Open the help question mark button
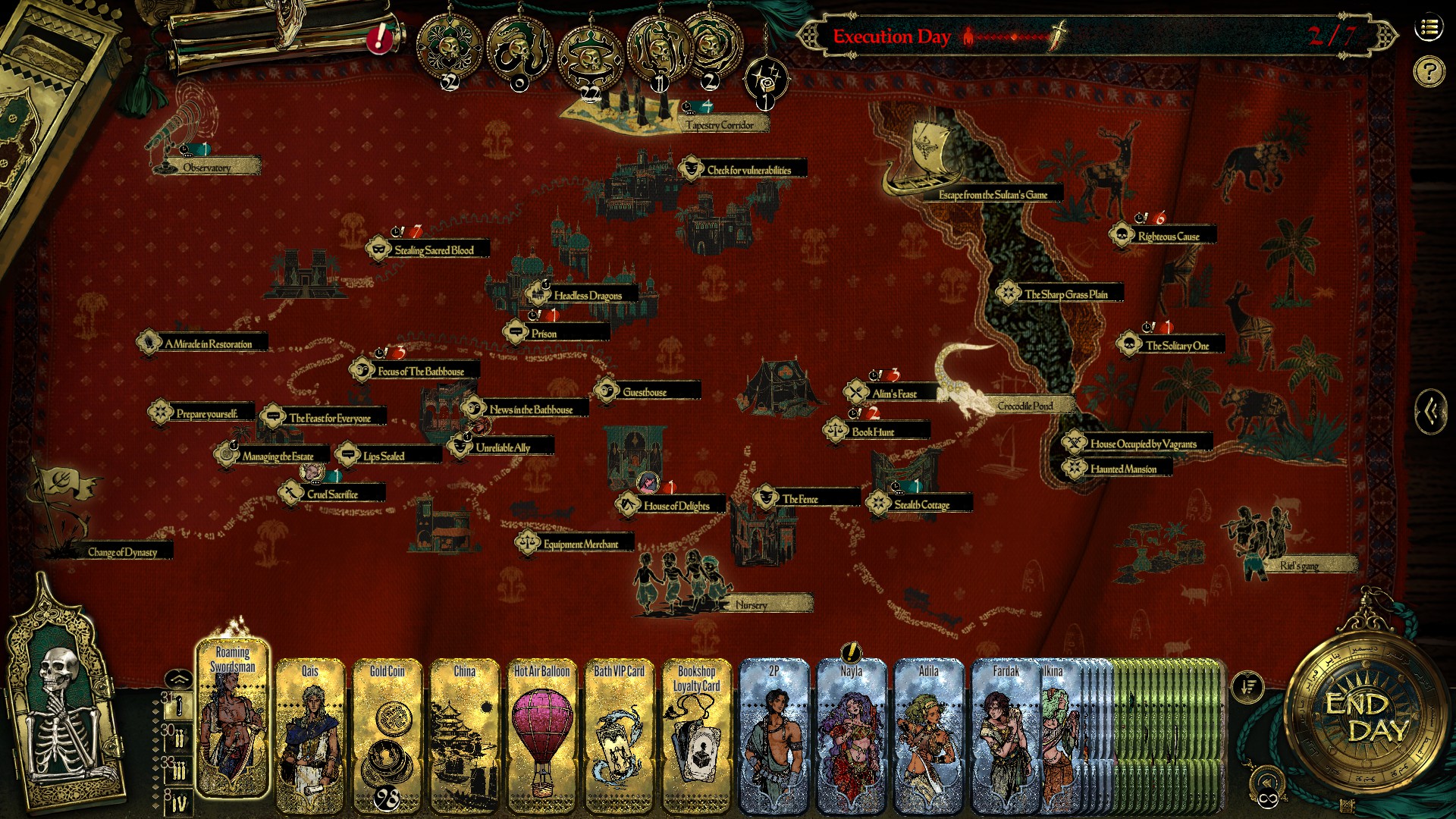1456x819 pixels. pos(1429,72)
